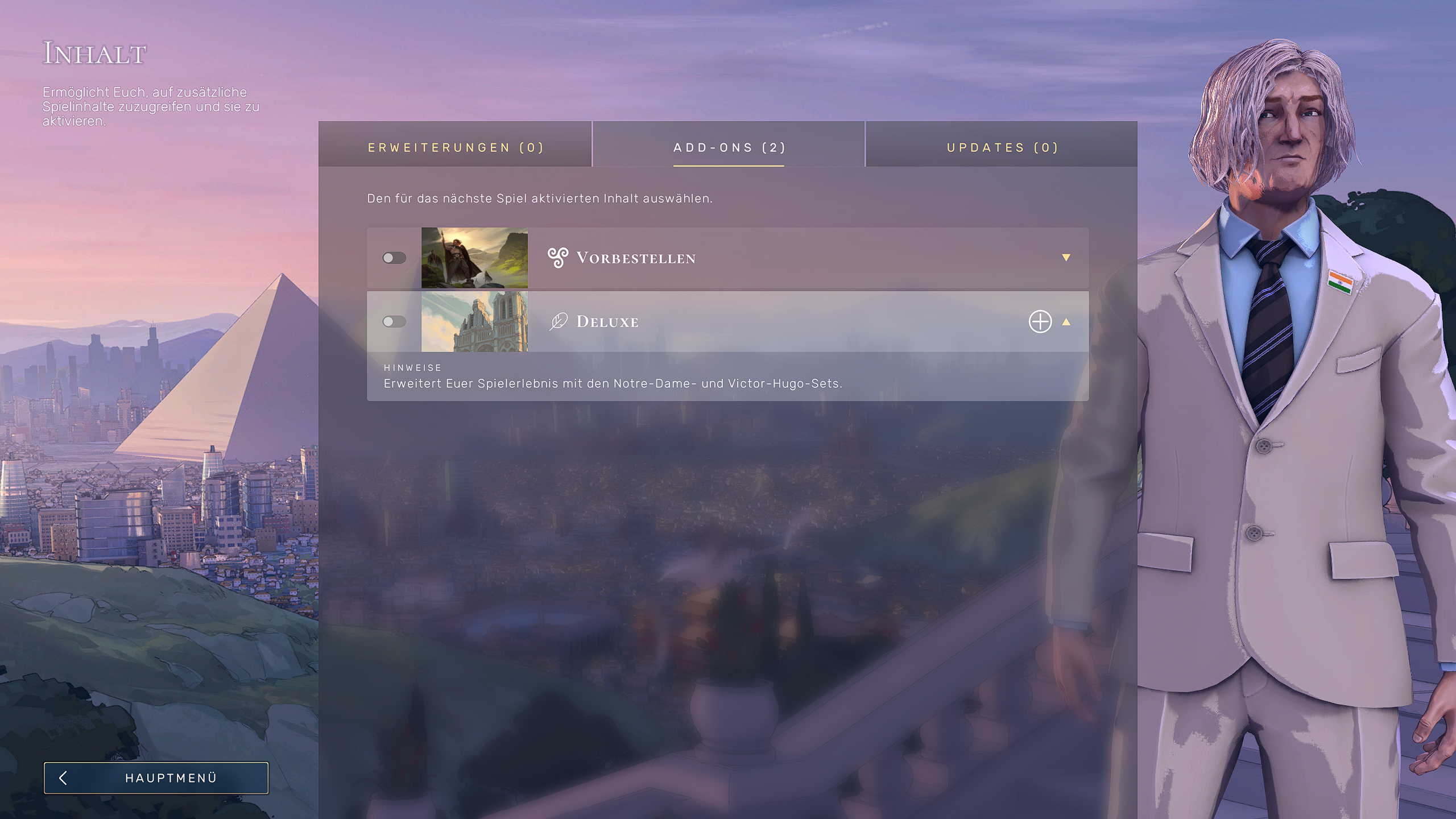Viewport: 1456px width, 819px height.
Task: Open the Updates tab
Action: point(1002,147)
